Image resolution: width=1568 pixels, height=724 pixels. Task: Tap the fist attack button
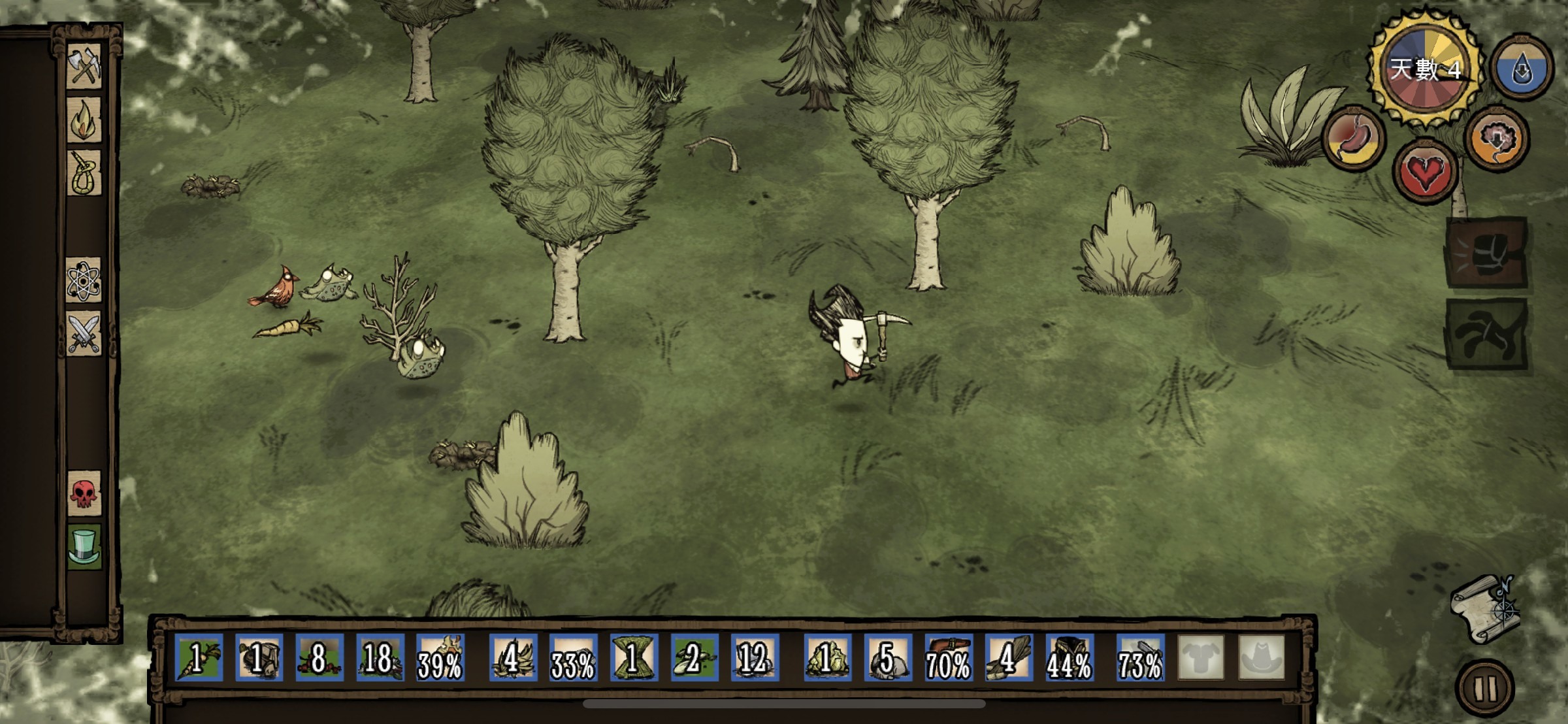click(1486, 252)
